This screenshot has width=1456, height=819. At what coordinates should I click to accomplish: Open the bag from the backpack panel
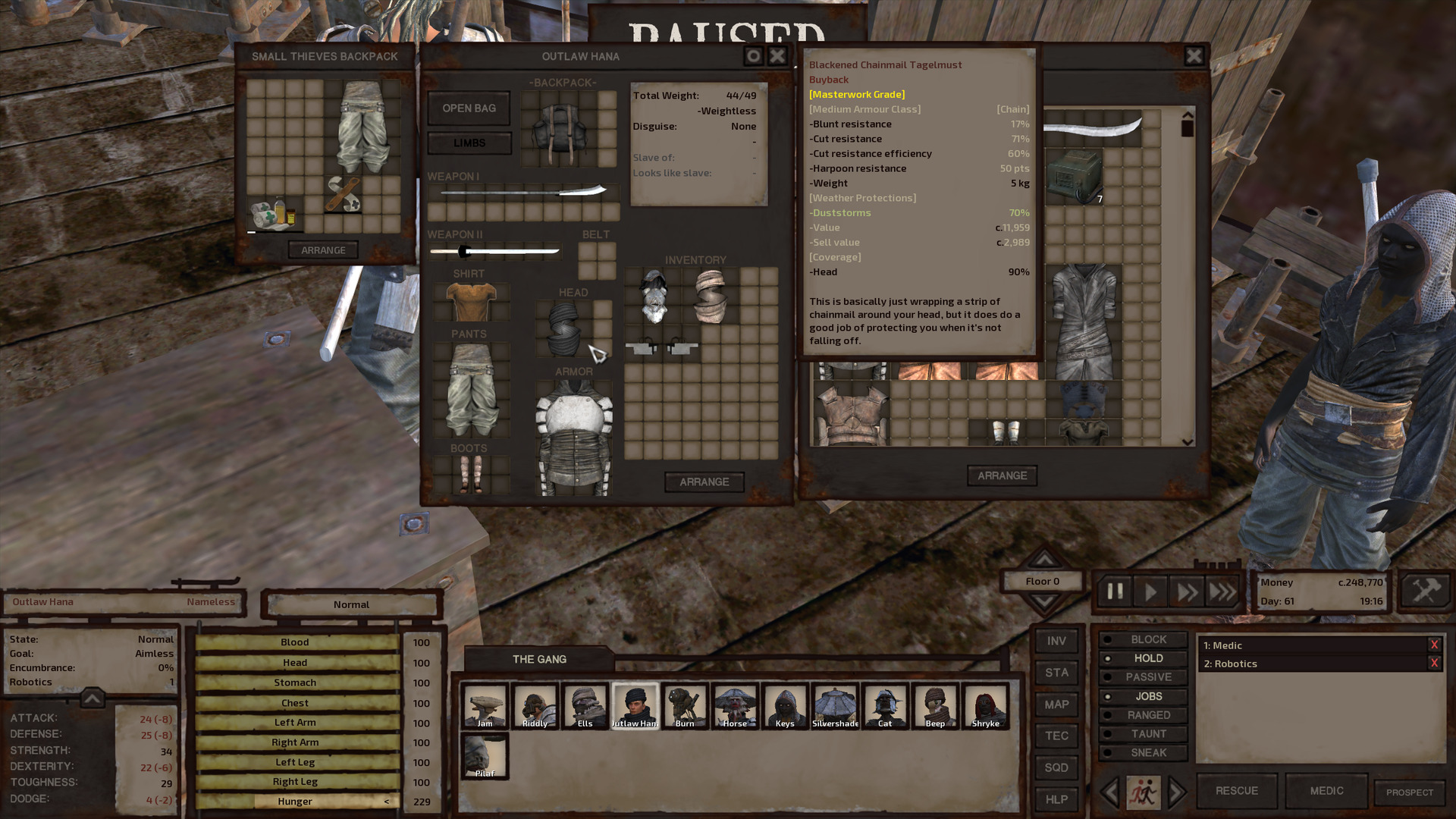point(469,108)
